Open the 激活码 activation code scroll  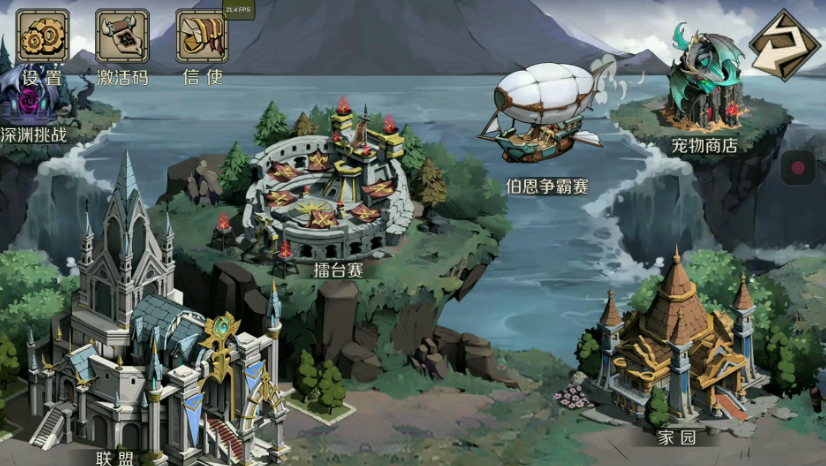[122, 37]
